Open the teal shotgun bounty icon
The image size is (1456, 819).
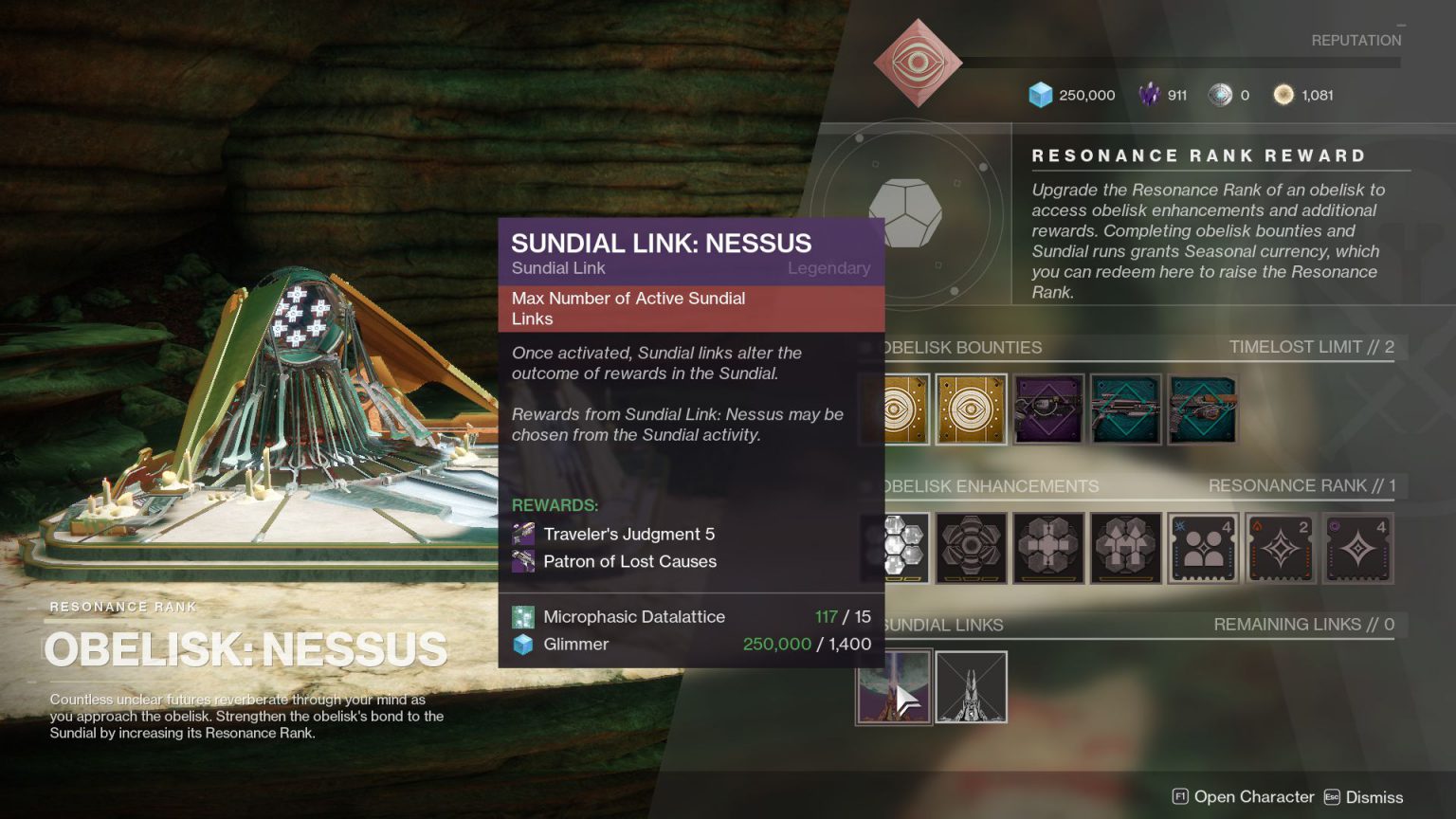1125,410
